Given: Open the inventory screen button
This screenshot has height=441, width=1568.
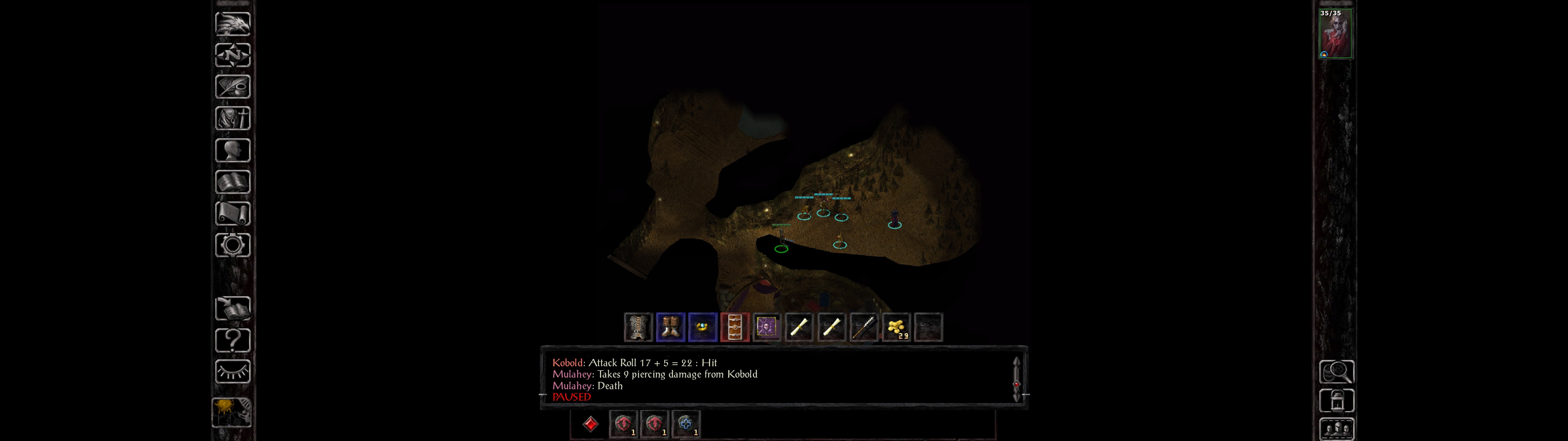Looking at the screenshot, I should coord(232,118).
